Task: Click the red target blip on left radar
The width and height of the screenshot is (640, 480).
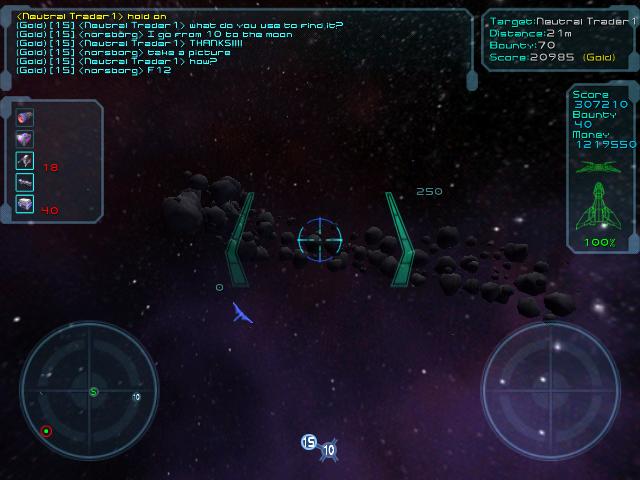Action: [x=45, y=431]
